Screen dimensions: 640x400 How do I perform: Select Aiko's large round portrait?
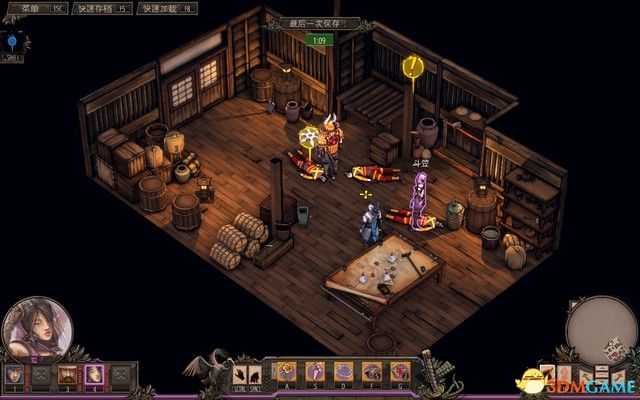pyautogui.click(x=37, y=326)
